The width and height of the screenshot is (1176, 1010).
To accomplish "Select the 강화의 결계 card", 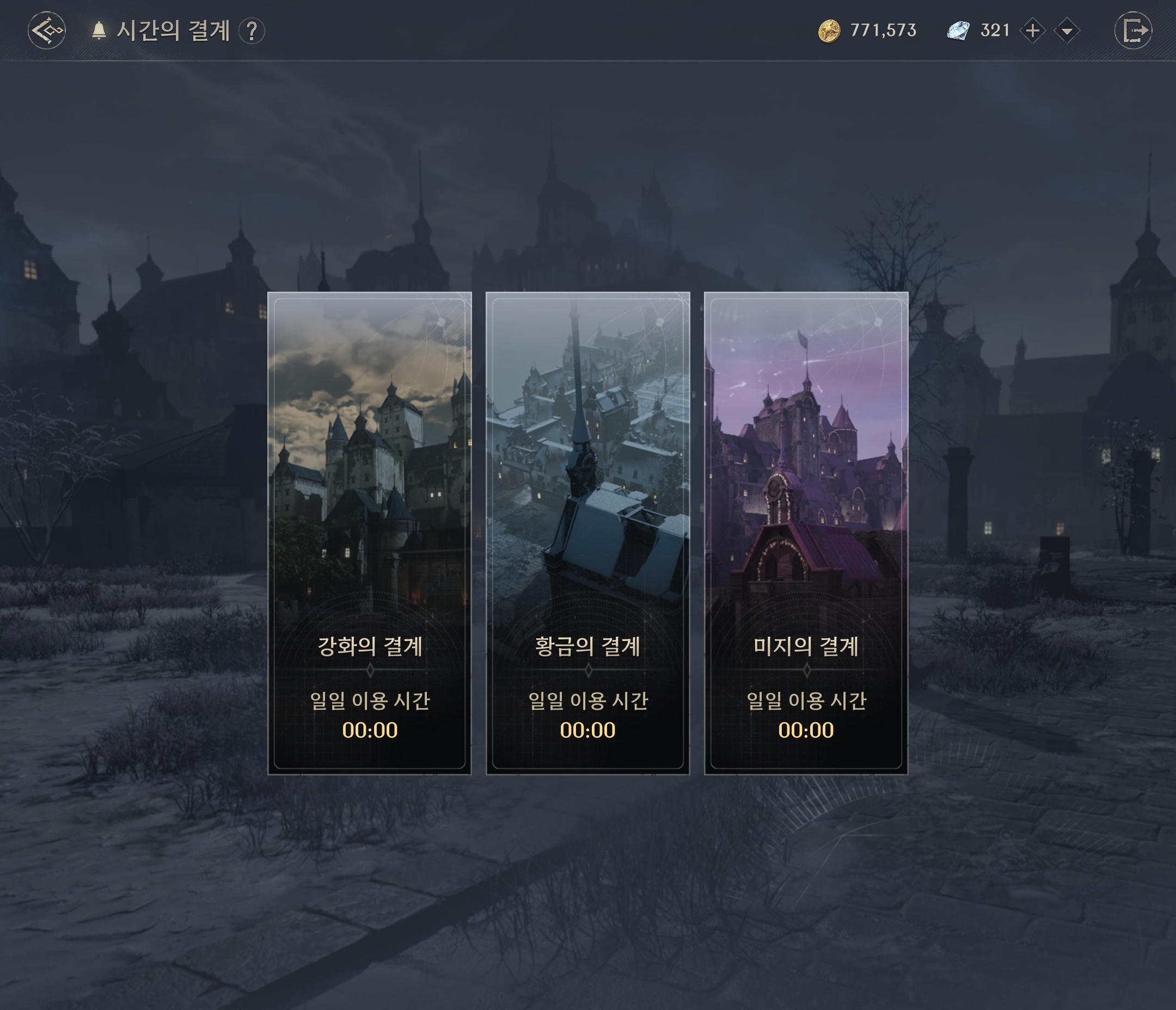I will tap(370, 533).
